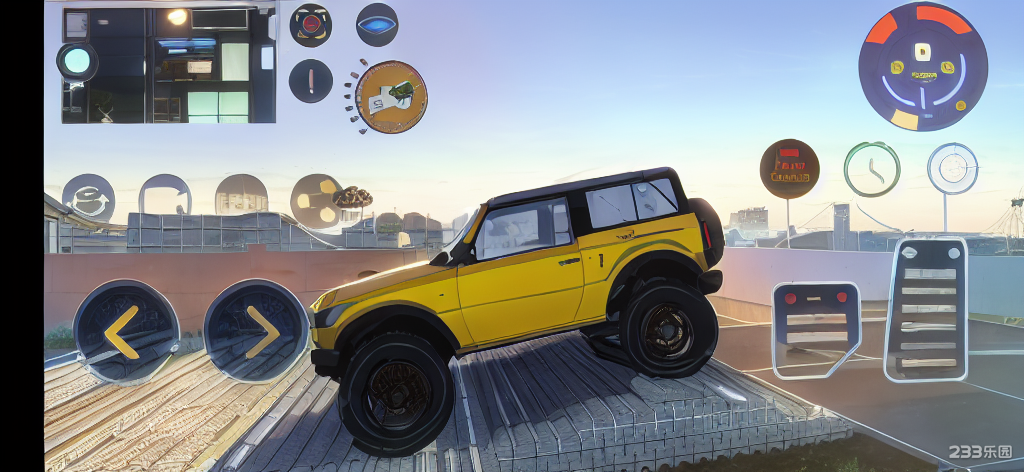This screenshot has width=1024, height=472.
Task: Hit the tall gas pedal
Action: tap(926, 310)
